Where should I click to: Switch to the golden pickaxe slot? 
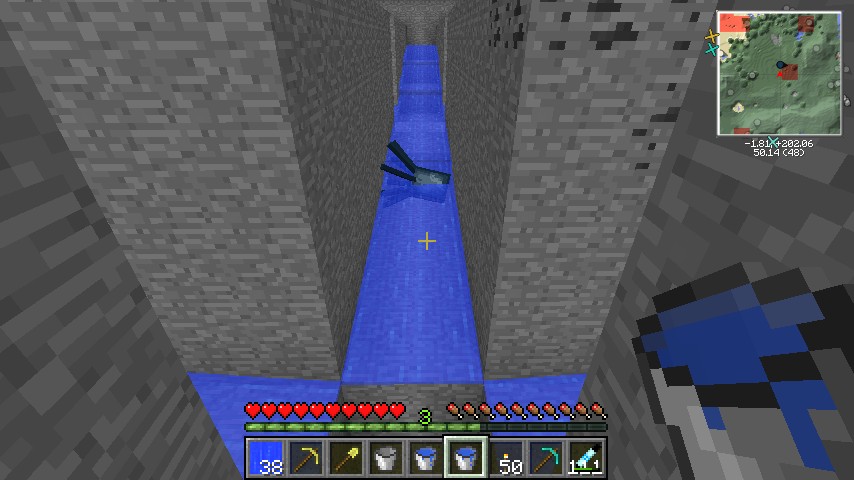point(304,458)
